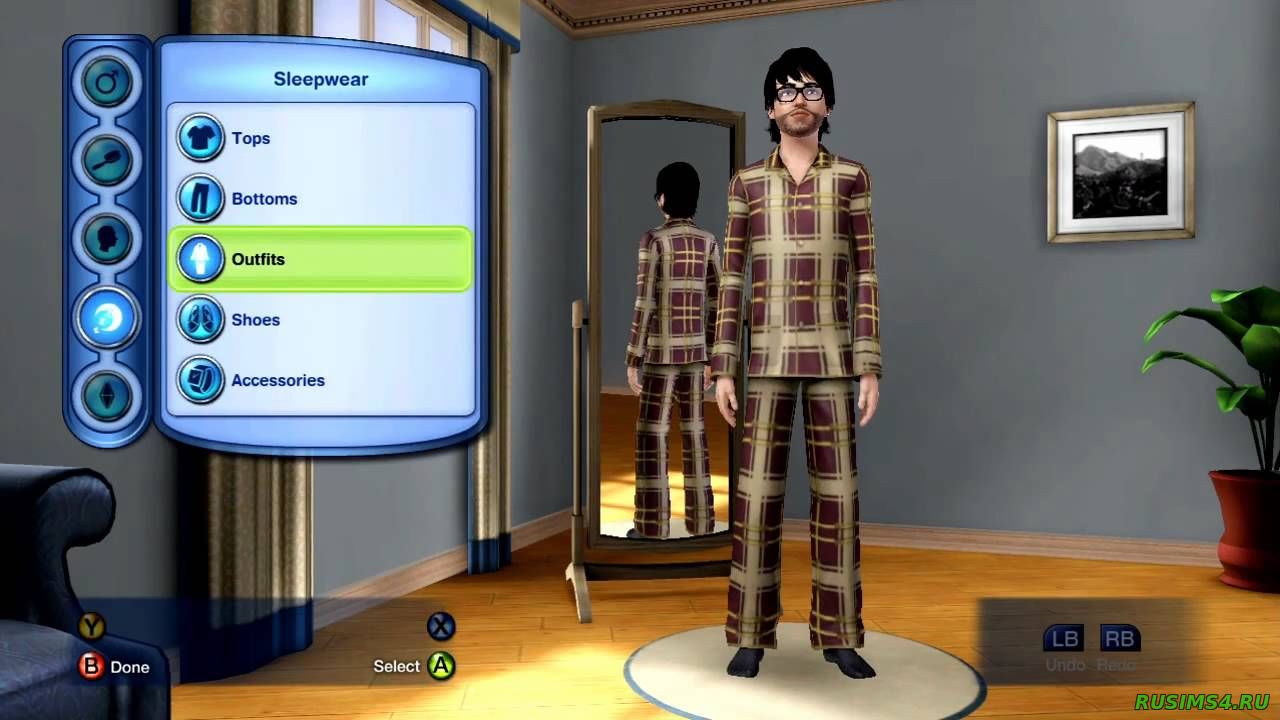Click the full-body icon beside Outfits
Screen dimensions: 1280x720
point(201,259)
